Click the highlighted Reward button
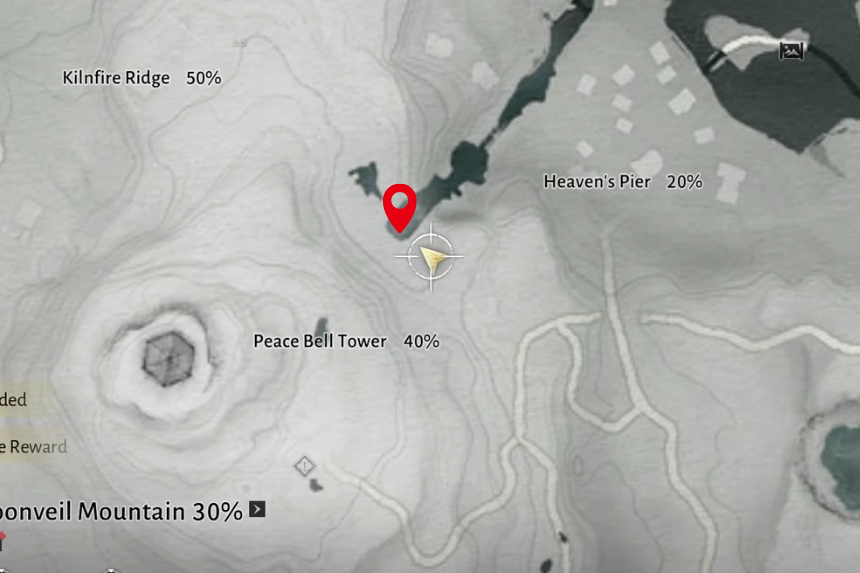860x573 pixels. coord(32,446)
